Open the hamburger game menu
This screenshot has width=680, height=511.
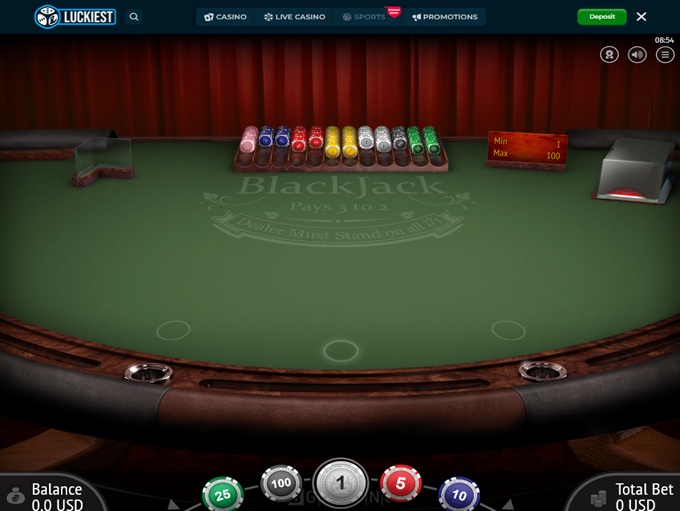coord(665,54)
